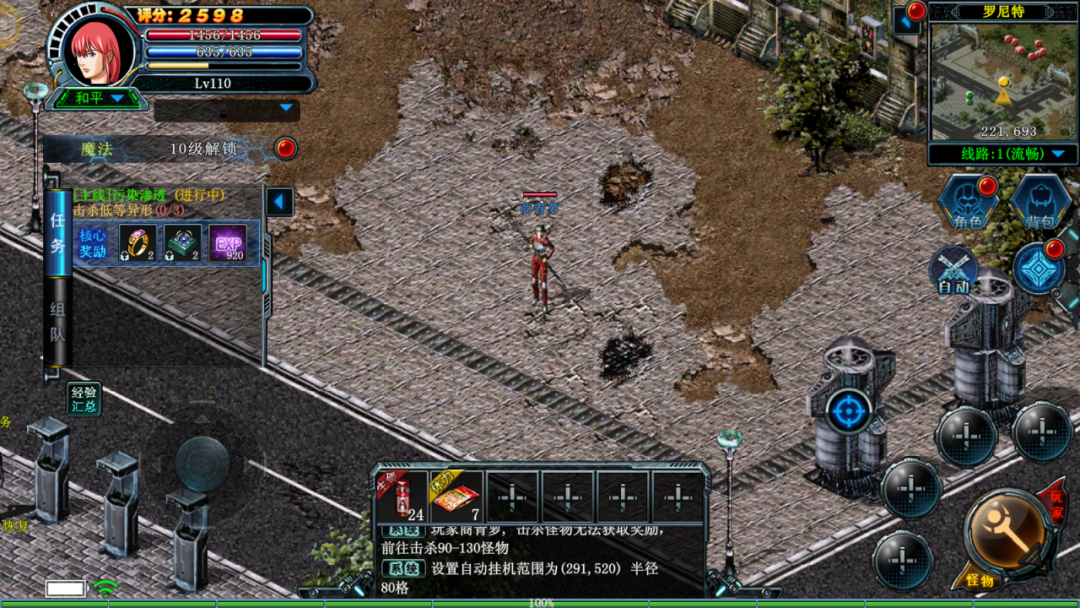Click the red-haired character portrait
This screenshot has height=608, width=1080.
click(x=99, y=48)
